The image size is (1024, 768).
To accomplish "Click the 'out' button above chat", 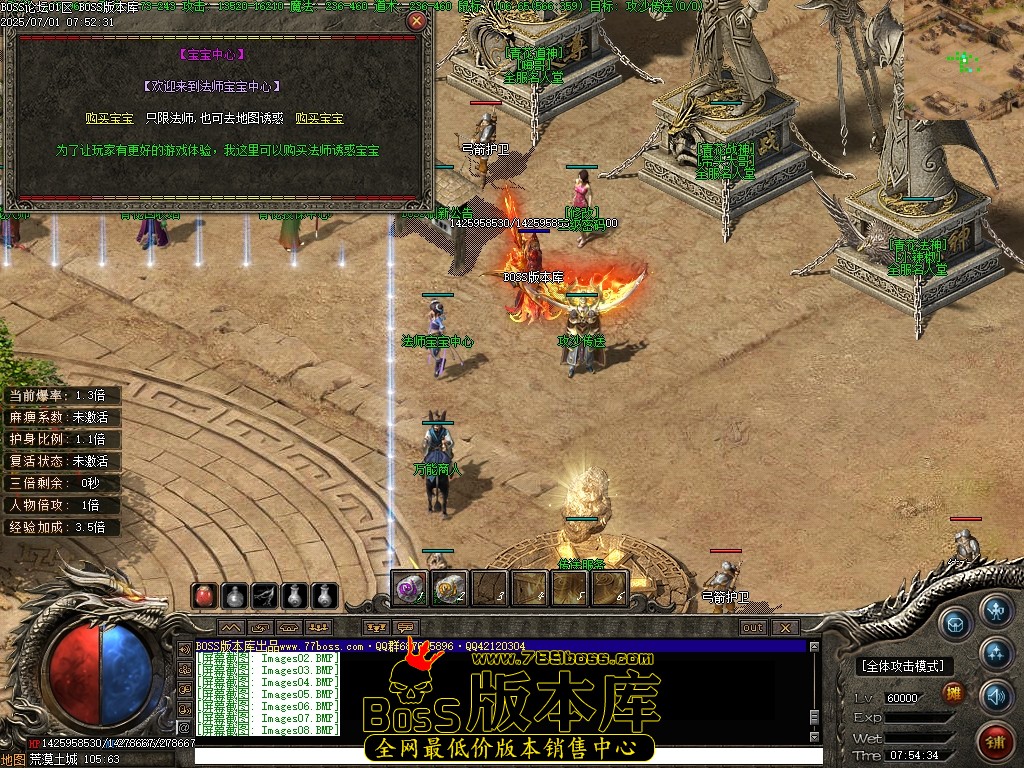I will pos(753,628).
